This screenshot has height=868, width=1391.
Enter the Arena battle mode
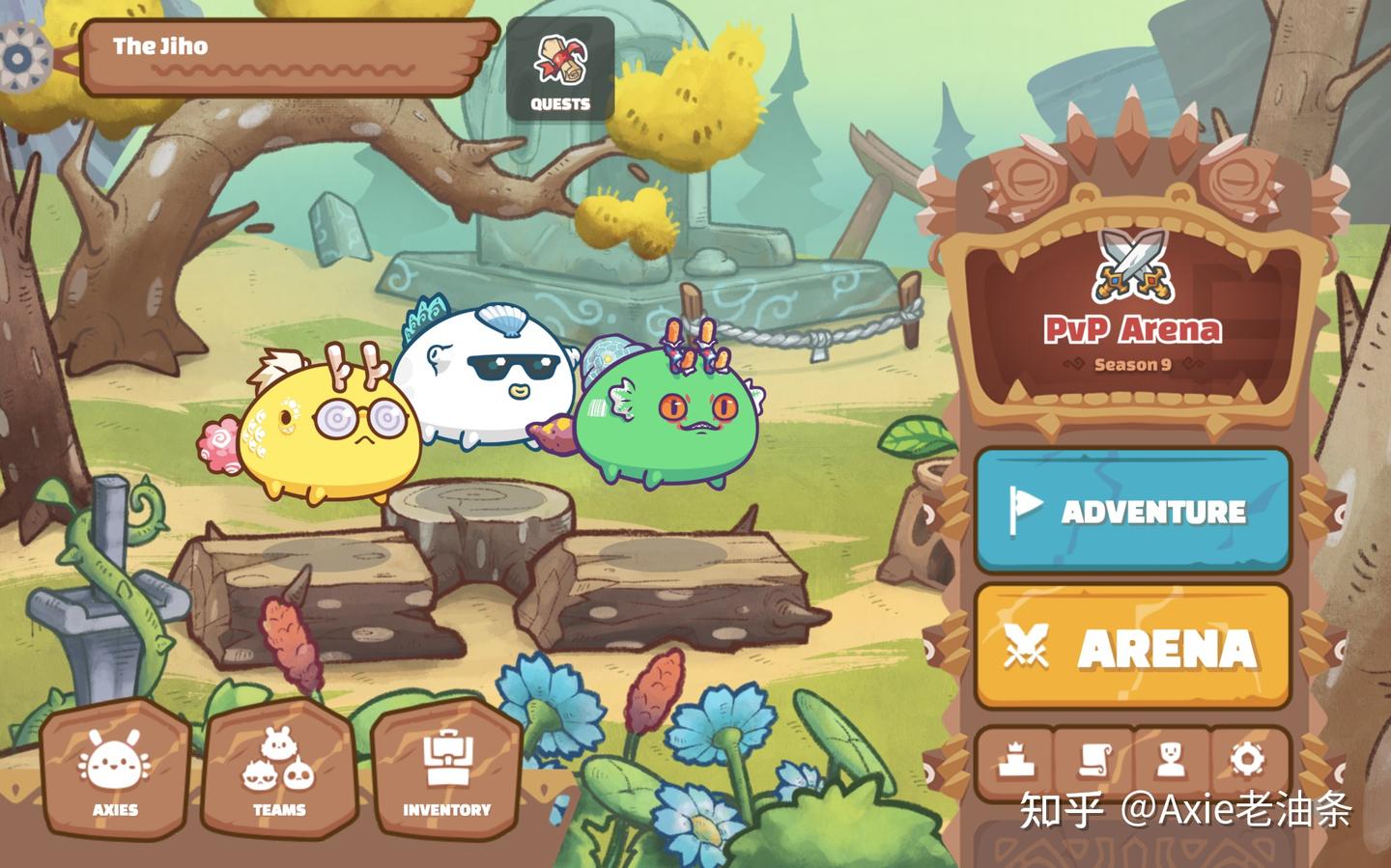coord(1130,649)
